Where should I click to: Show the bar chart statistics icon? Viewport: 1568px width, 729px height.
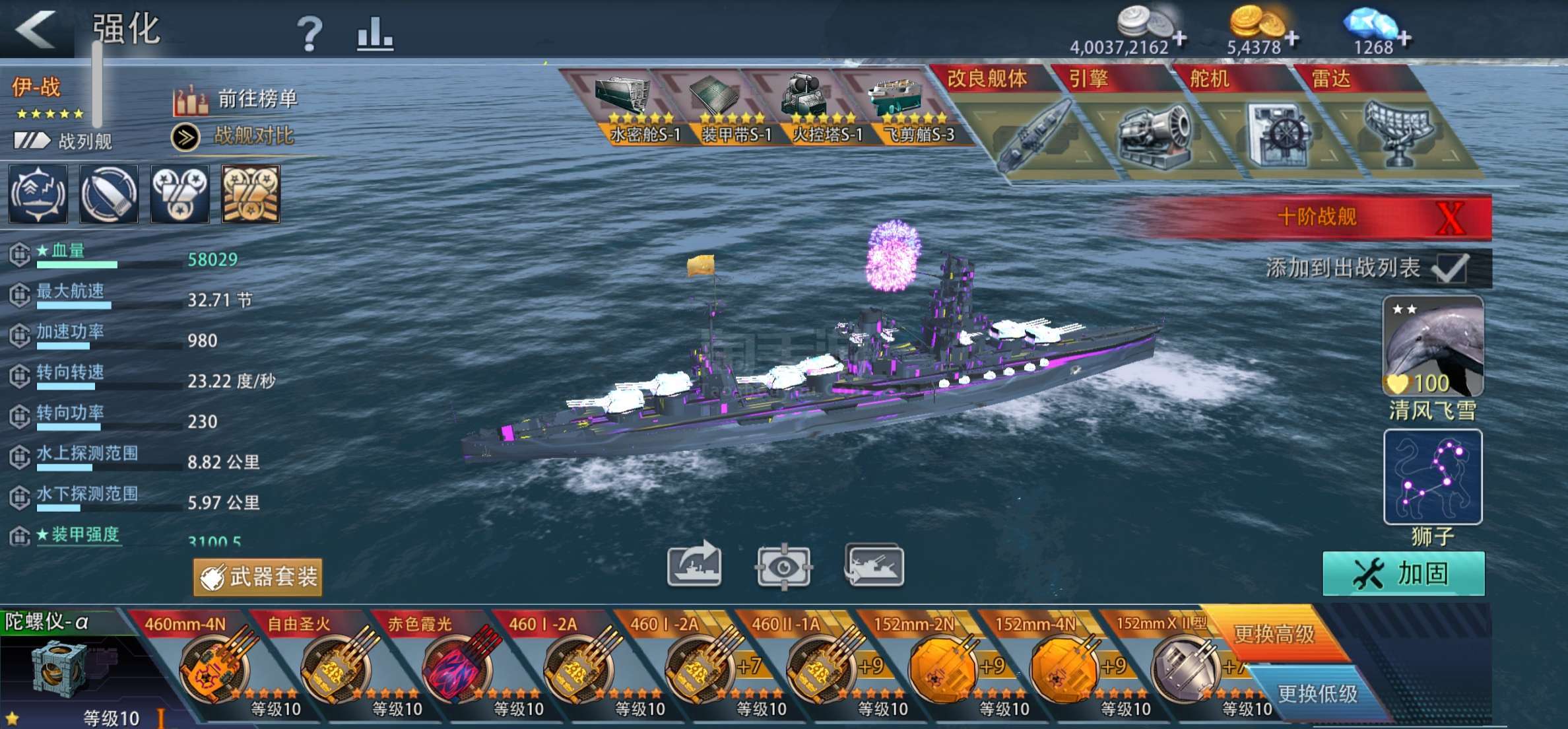pos(375,33)
